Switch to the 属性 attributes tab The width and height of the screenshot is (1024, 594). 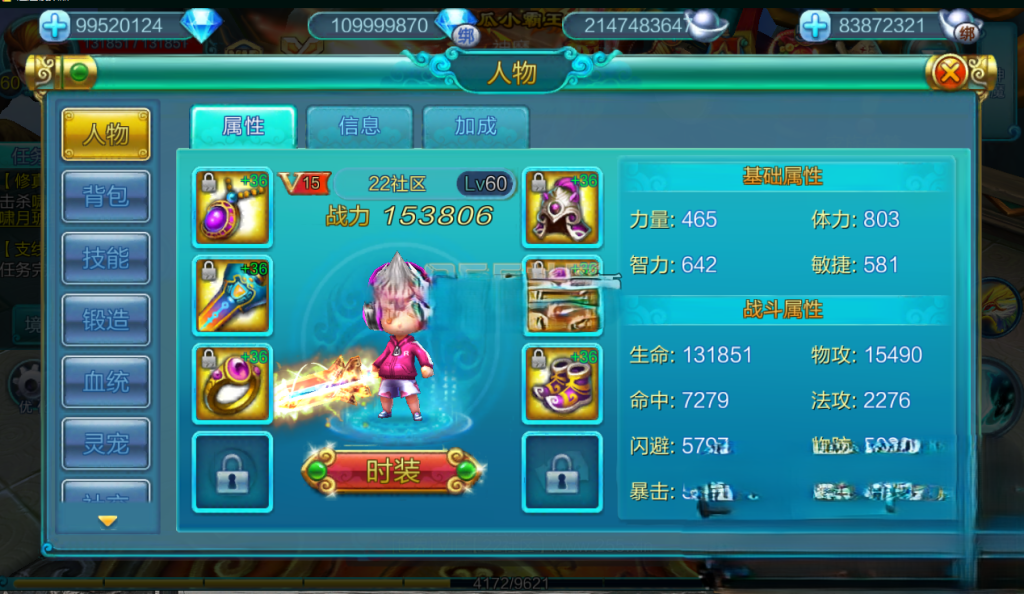(x=243, y=126)
